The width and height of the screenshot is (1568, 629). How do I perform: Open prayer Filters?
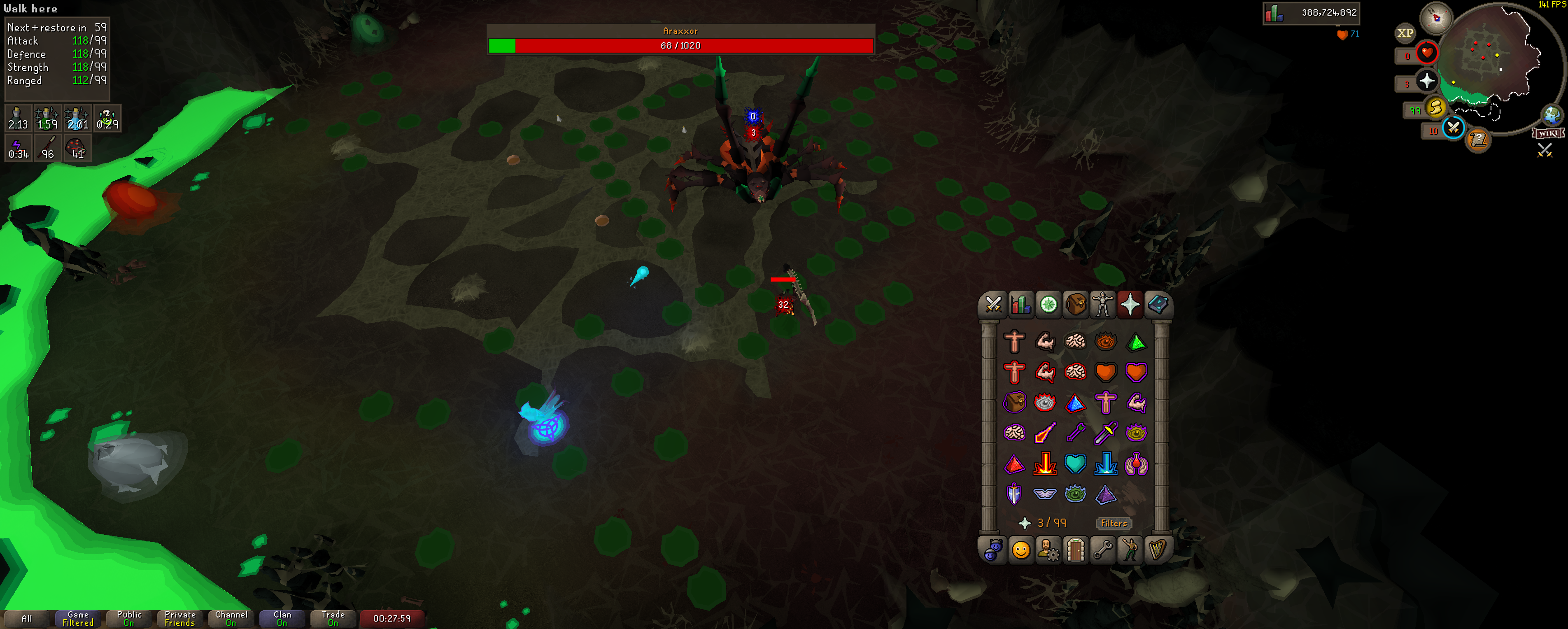click(x=1113, y=523)
